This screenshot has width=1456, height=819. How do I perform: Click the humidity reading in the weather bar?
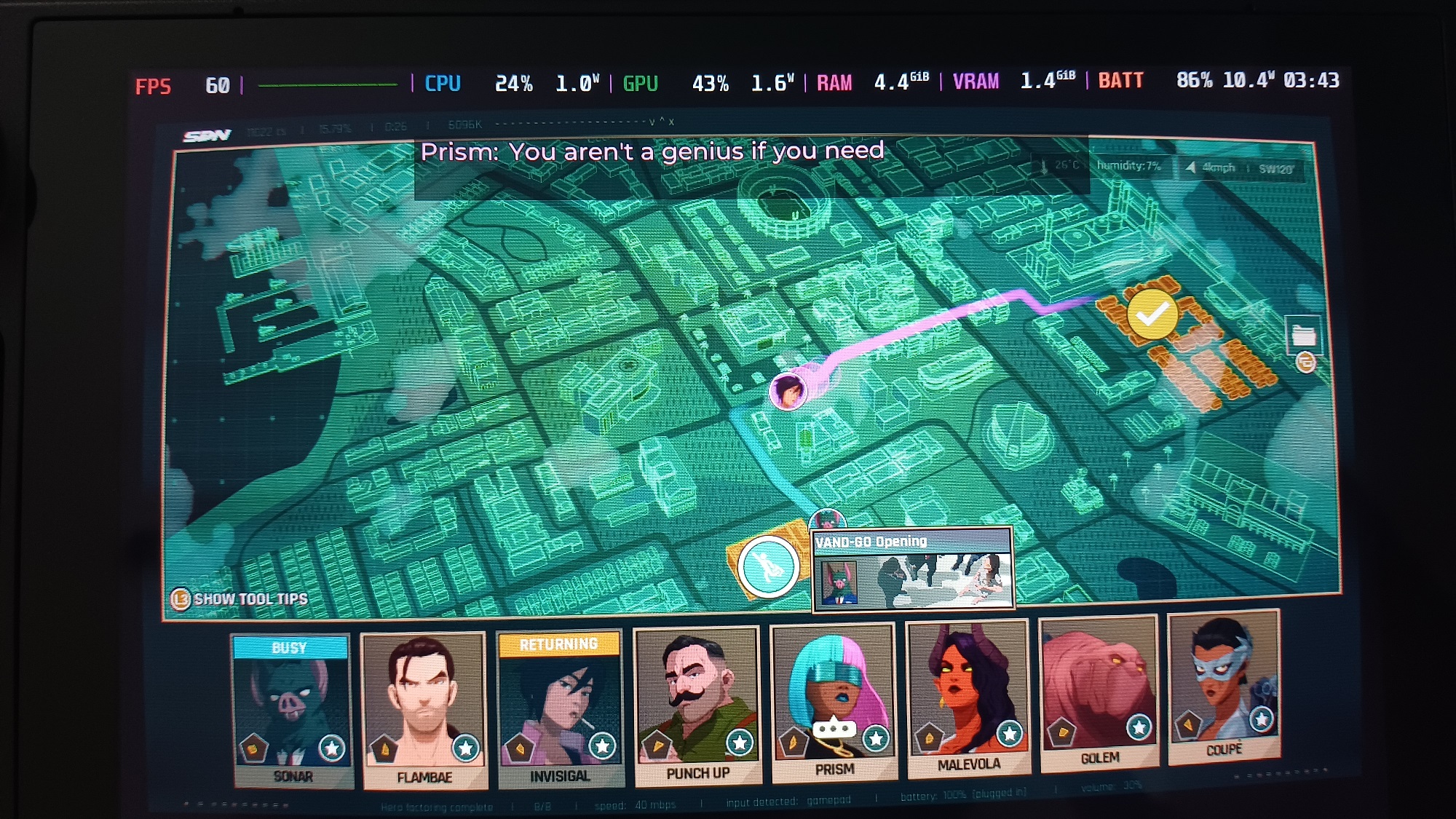1128,167
